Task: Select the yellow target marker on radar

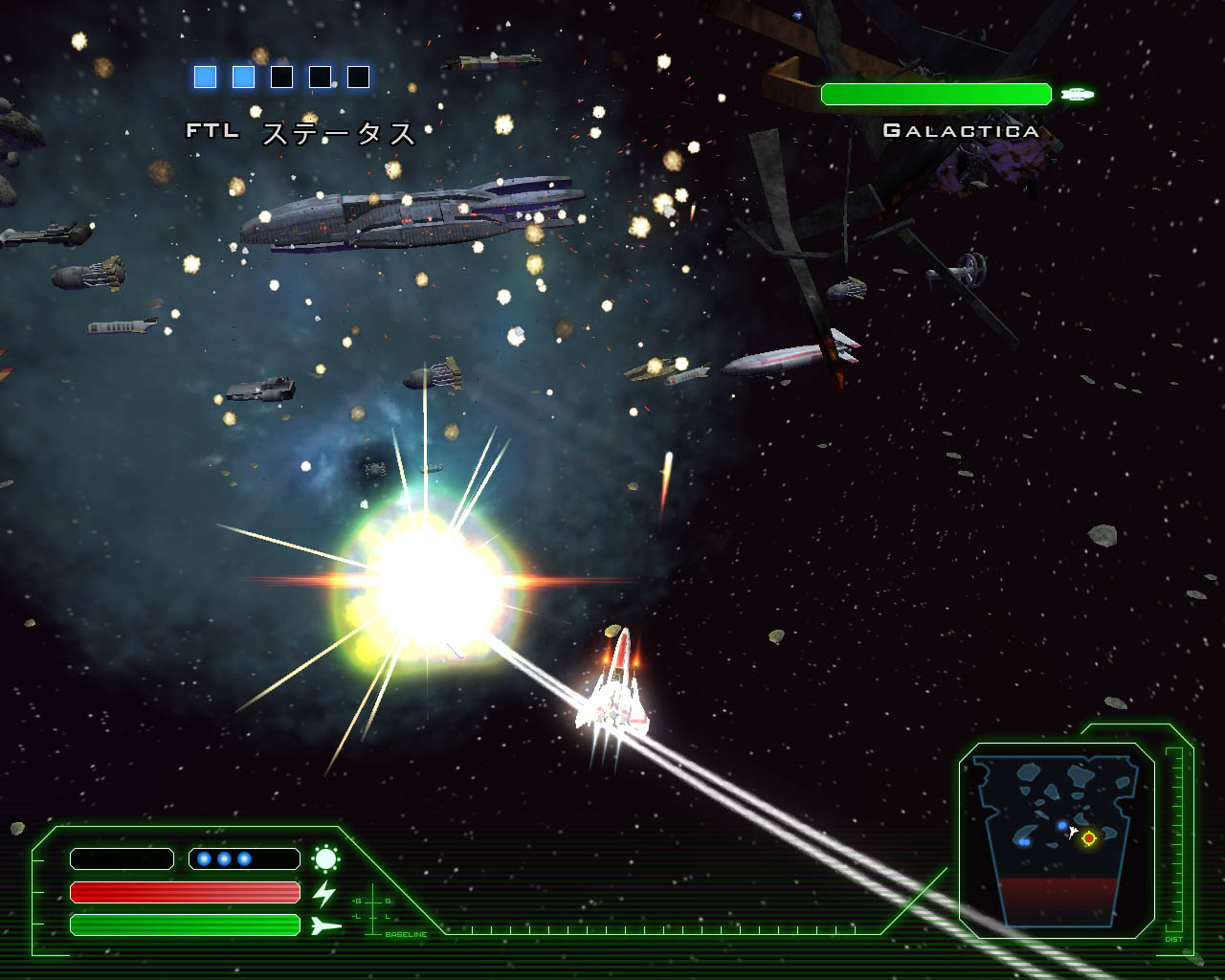Action: (x=1088, y=838)
